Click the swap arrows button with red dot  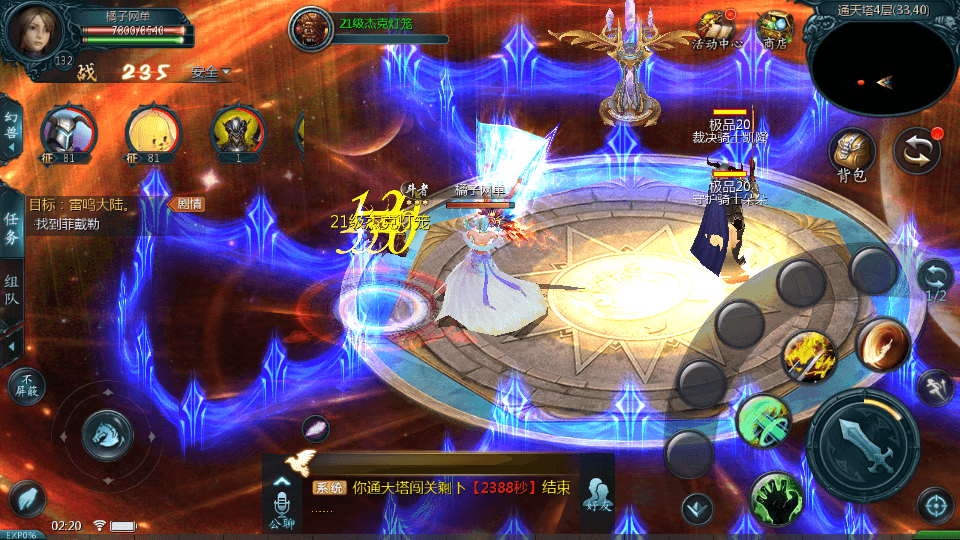click(917, 151)
